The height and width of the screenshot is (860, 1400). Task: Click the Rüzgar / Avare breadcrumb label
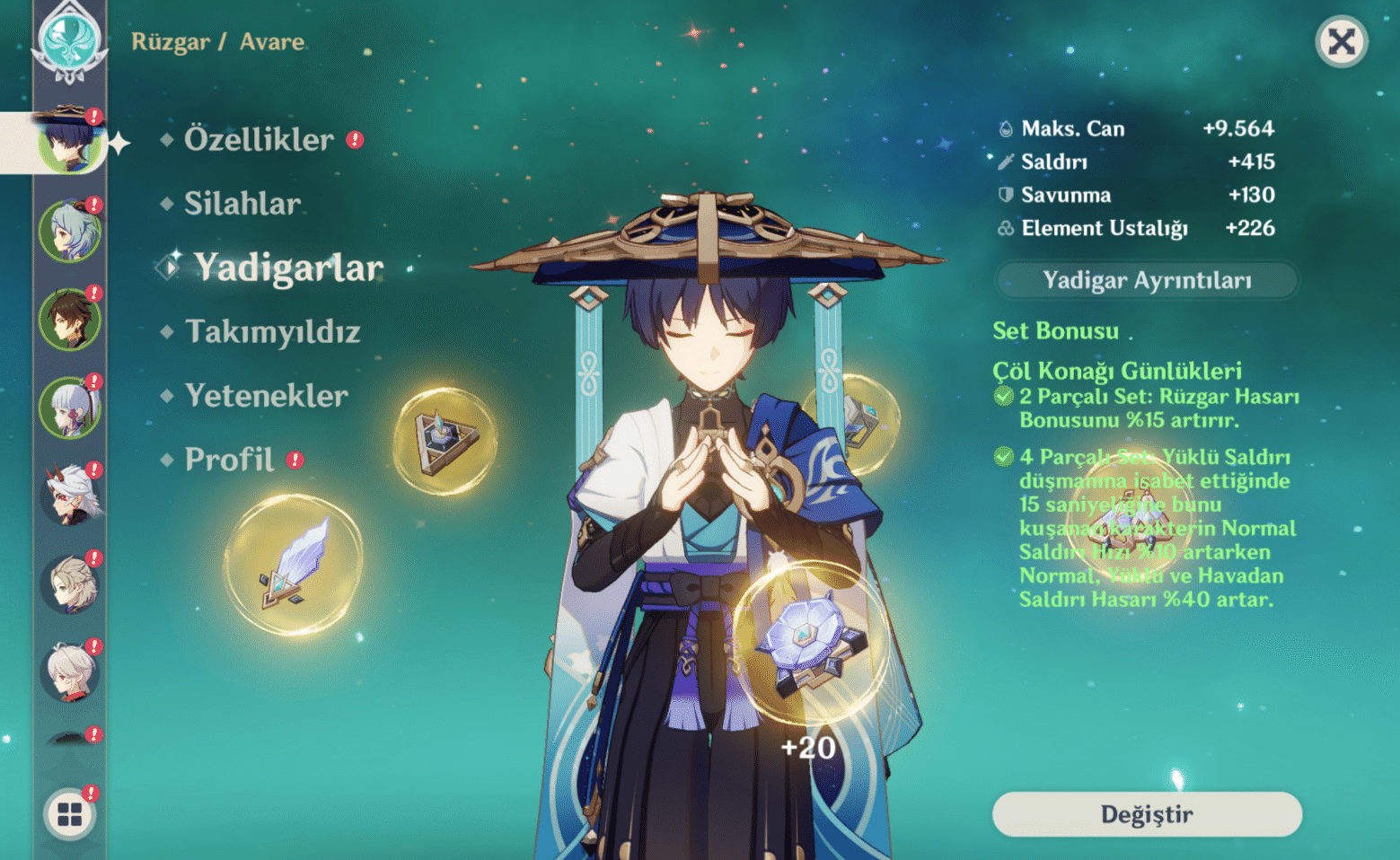[x=217, y=41]
